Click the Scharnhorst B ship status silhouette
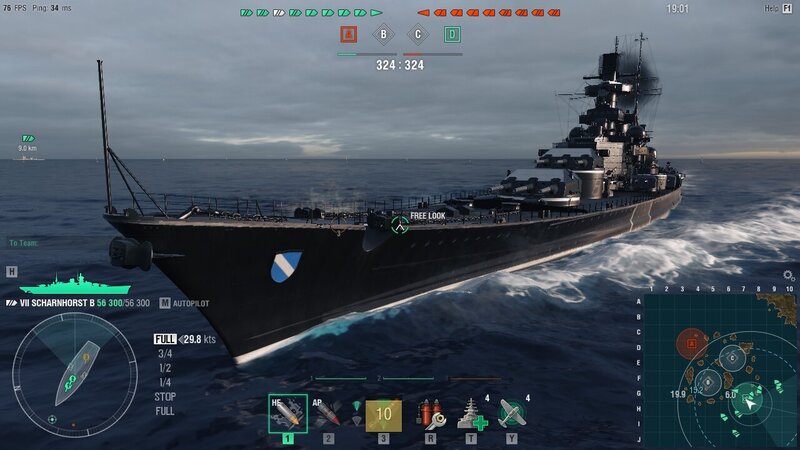Viewport: 800px width, 450px height. click(60, 284)
